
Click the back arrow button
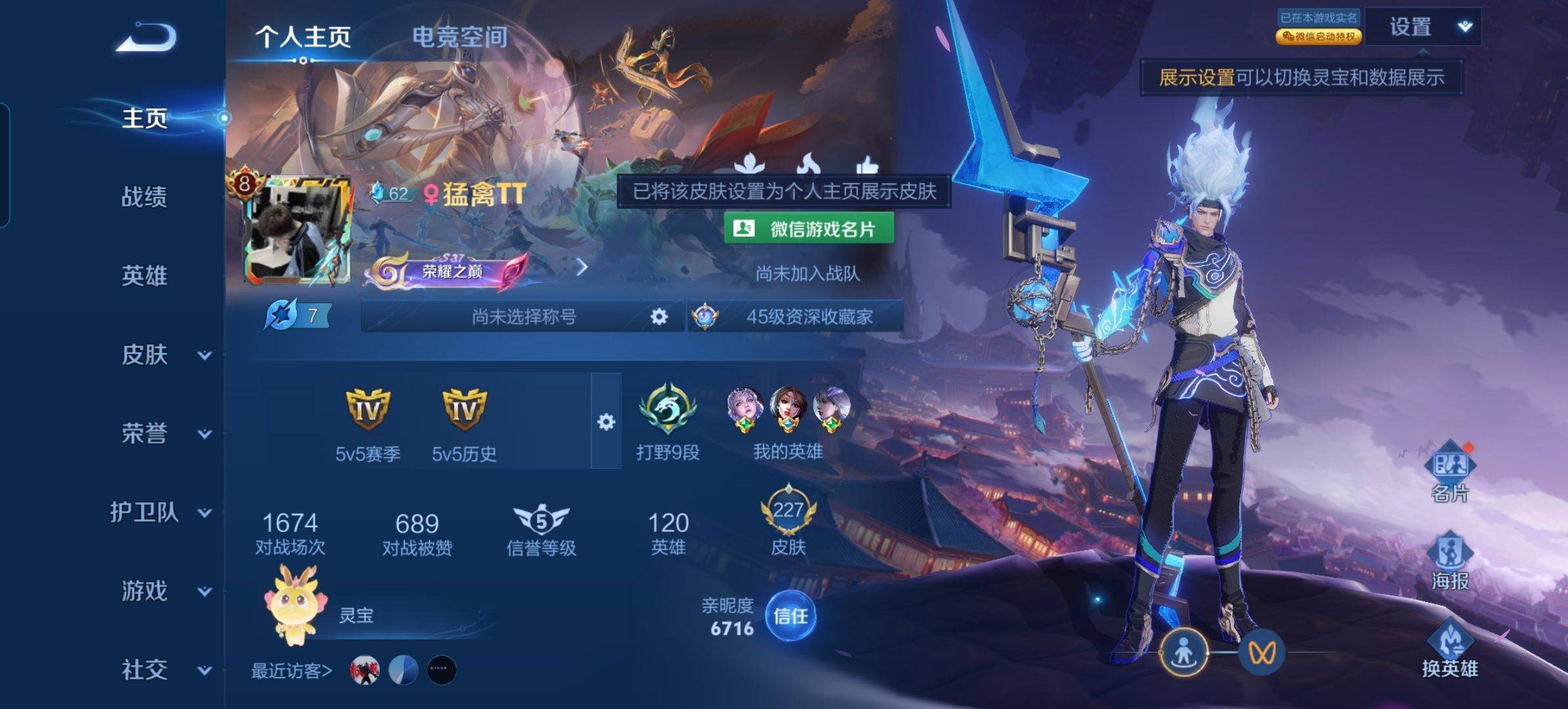click(146, 37)
